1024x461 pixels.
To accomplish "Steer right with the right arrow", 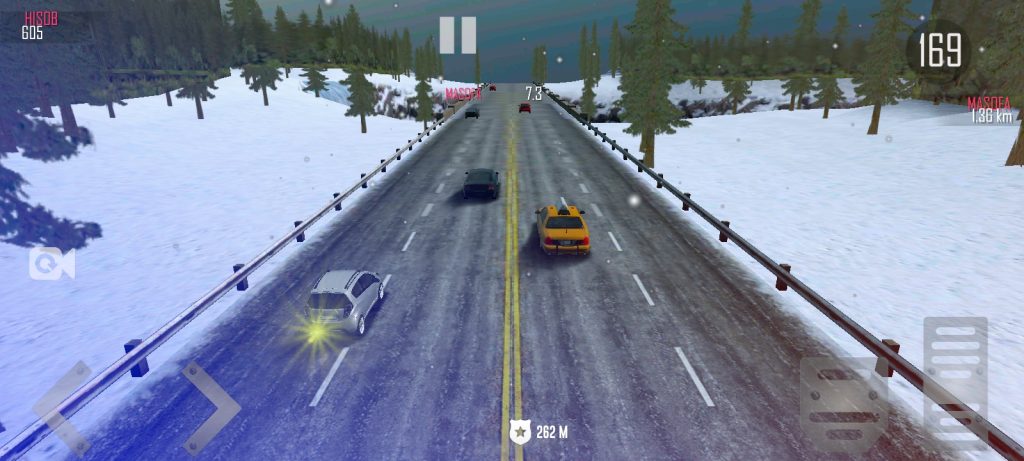I will 210,407.
